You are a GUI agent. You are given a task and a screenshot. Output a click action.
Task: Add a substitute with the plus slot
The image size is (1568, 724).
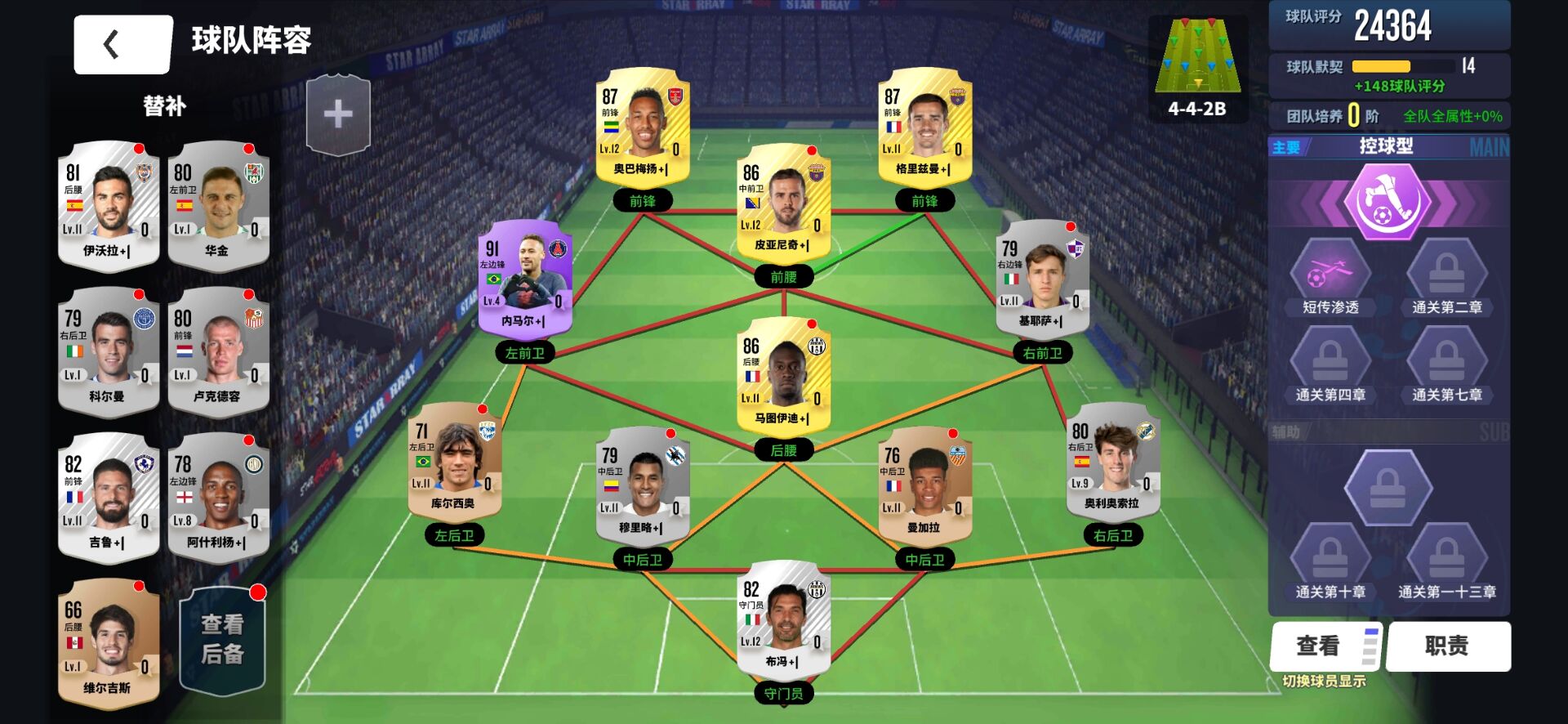point(338,115)
